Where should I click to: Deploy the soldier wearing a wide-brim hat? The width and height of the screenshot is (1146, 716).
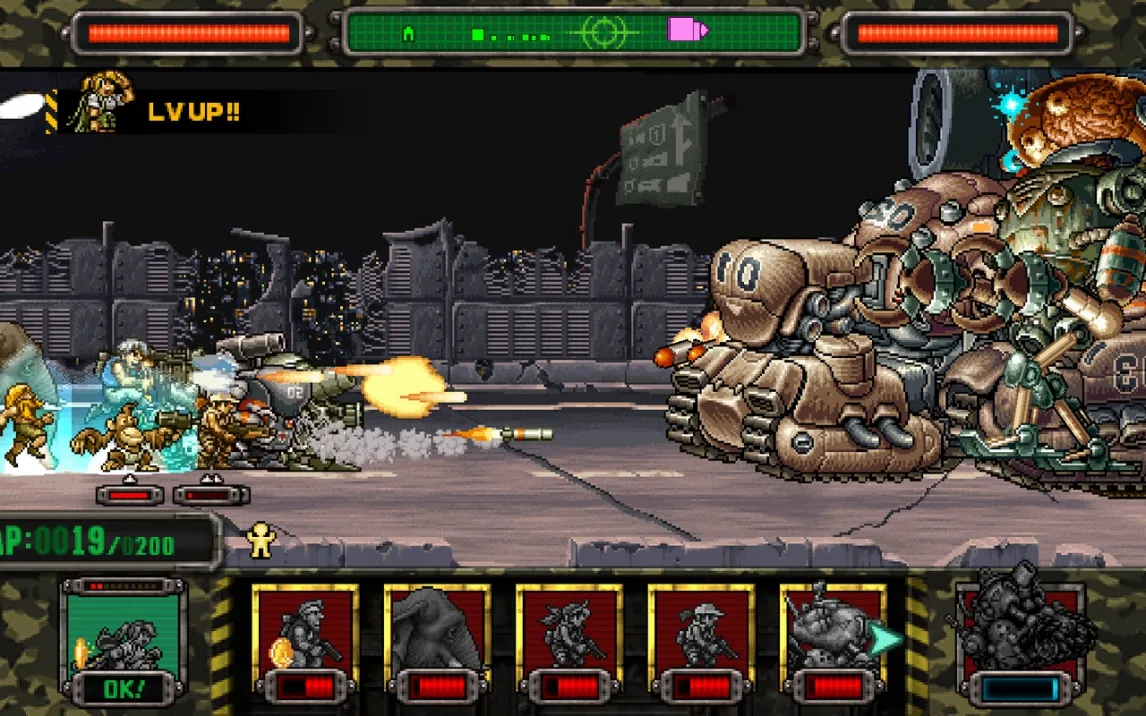point(701,638)
